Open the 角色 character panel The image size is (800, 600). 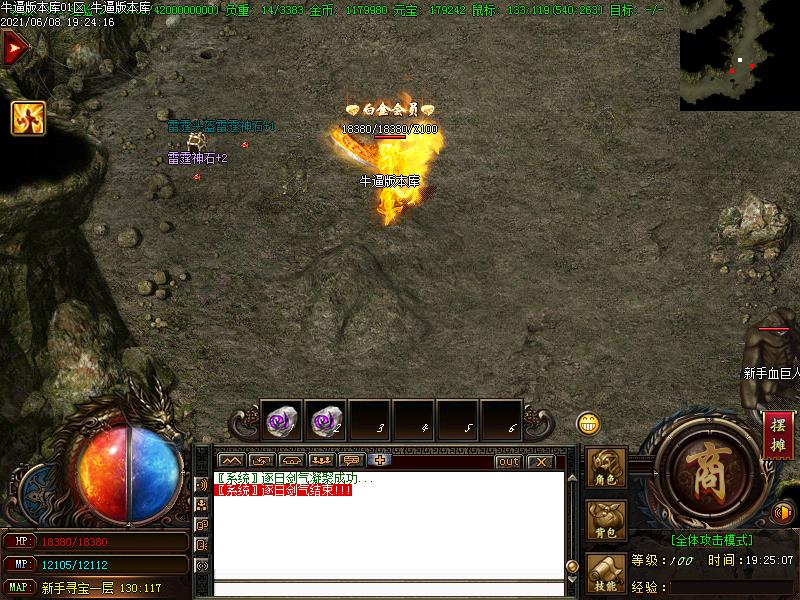607,470
